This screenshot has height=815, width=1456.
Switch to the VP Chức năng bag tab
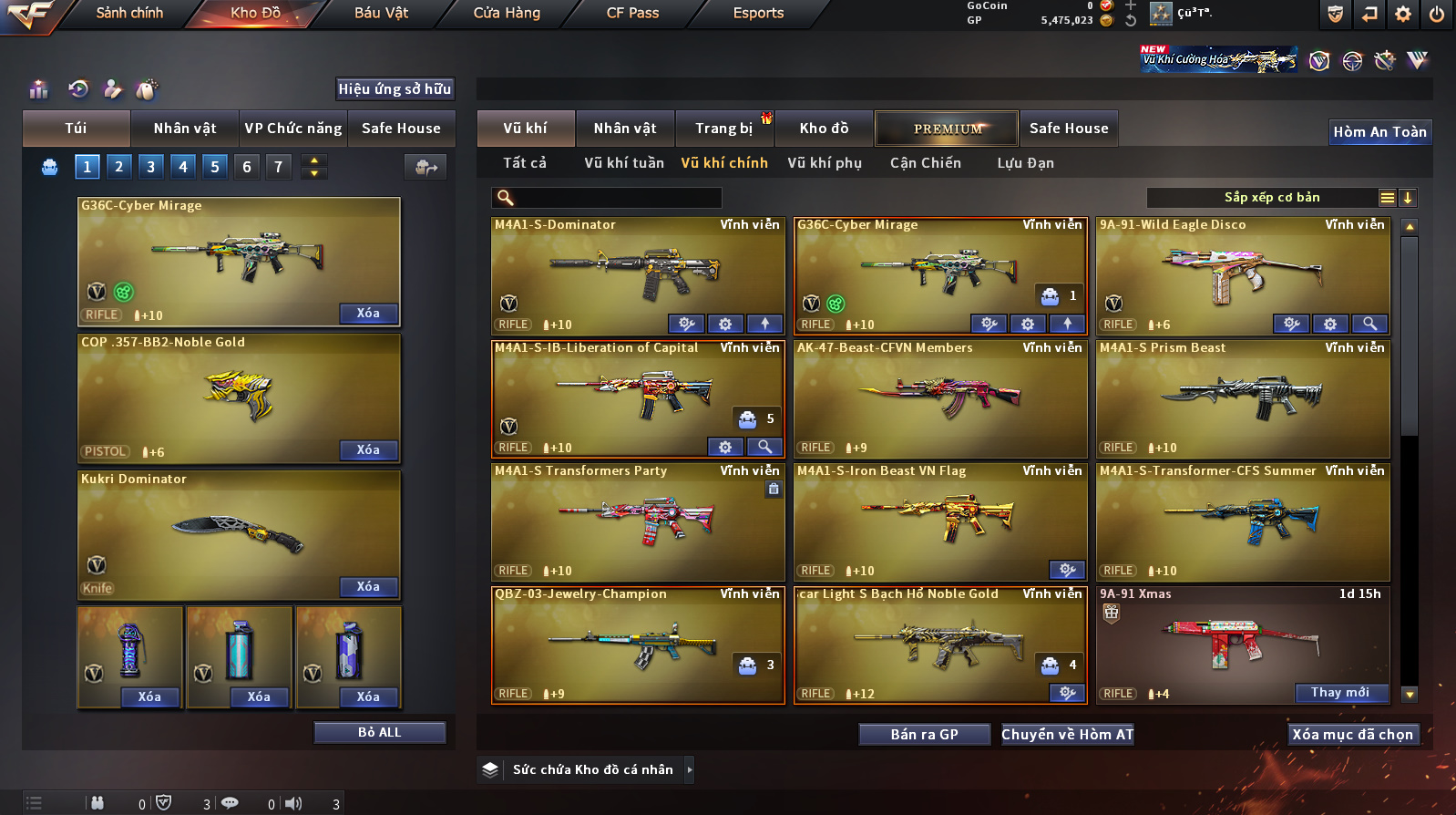[292, 129]
